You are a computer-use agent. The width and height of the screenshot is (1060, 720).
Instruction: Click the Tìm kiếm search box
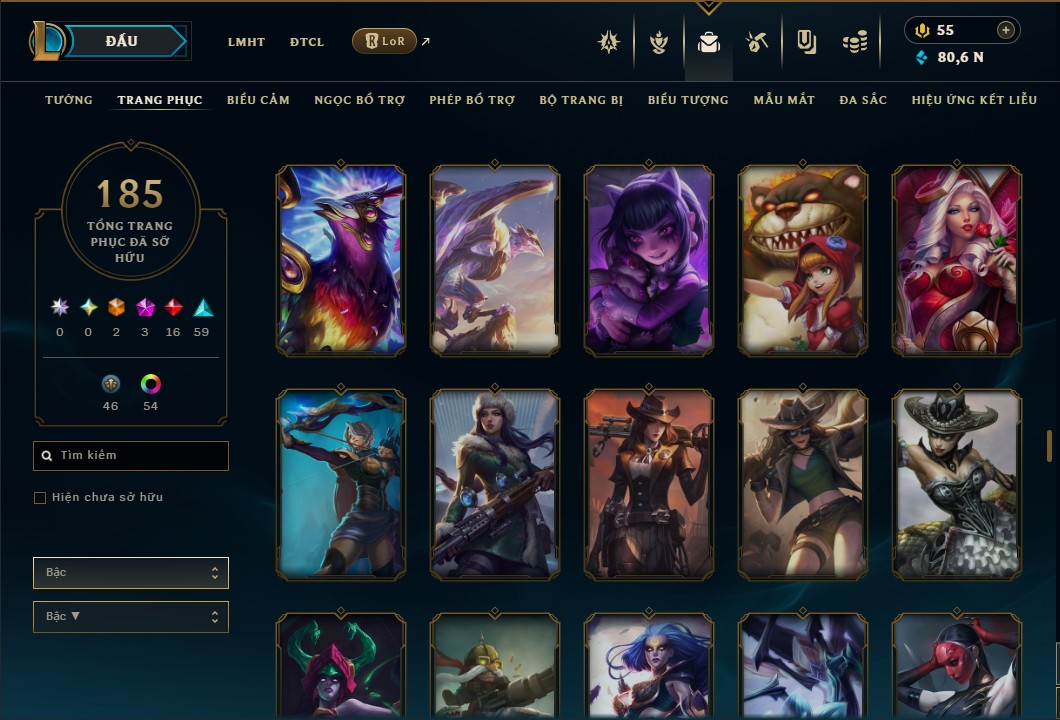point(131,456)
